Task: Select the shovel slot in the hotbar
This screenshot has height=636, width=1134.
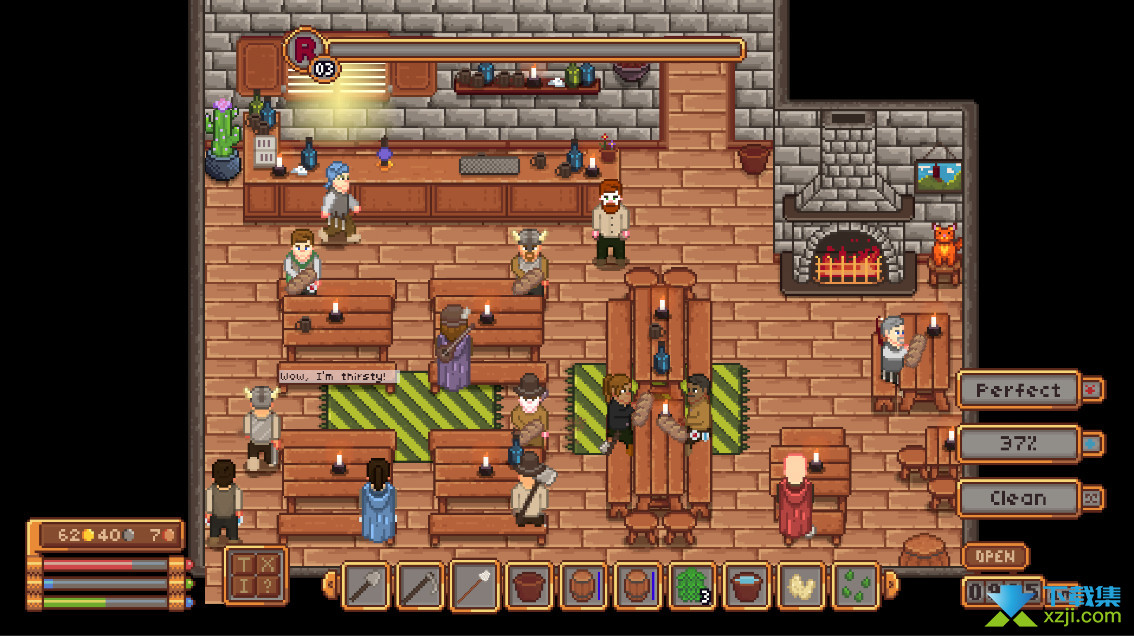Action: pos(365,586)
